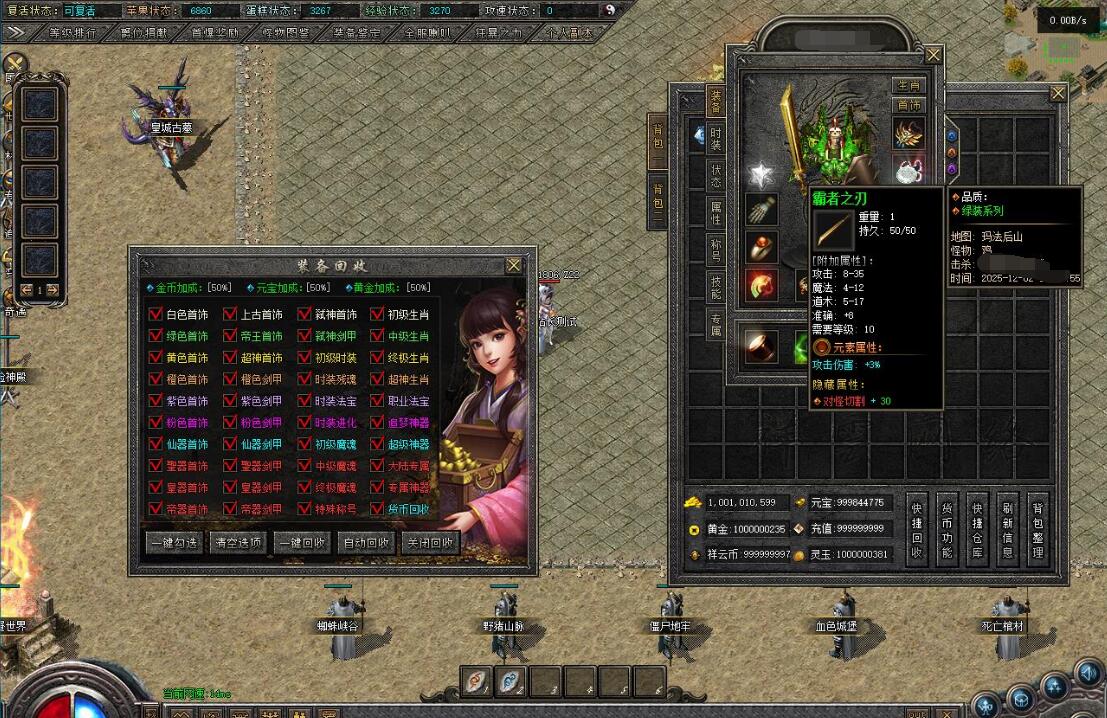Toggle the 初级生肖 checkbox
The image size is (1107, 718).
click(378, 314)
